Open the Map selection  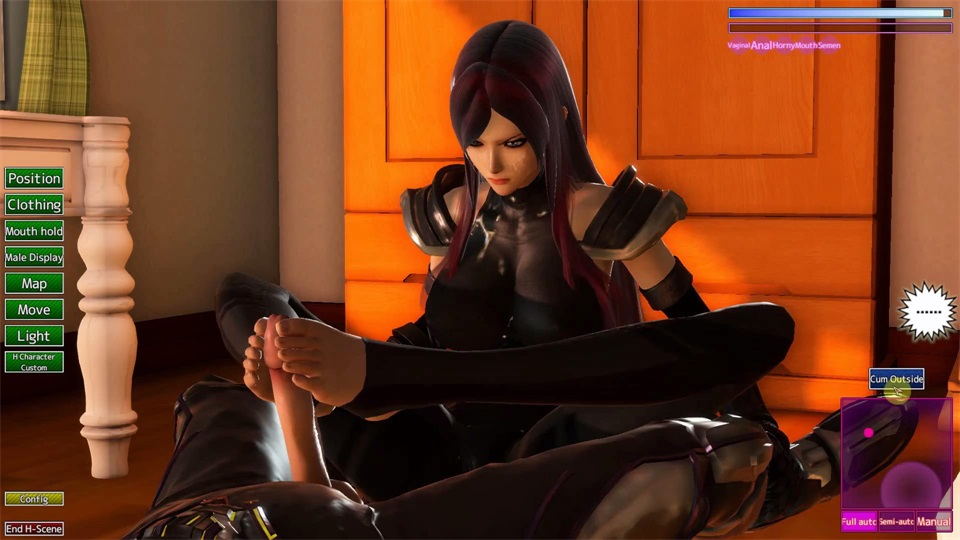(34, 283)
